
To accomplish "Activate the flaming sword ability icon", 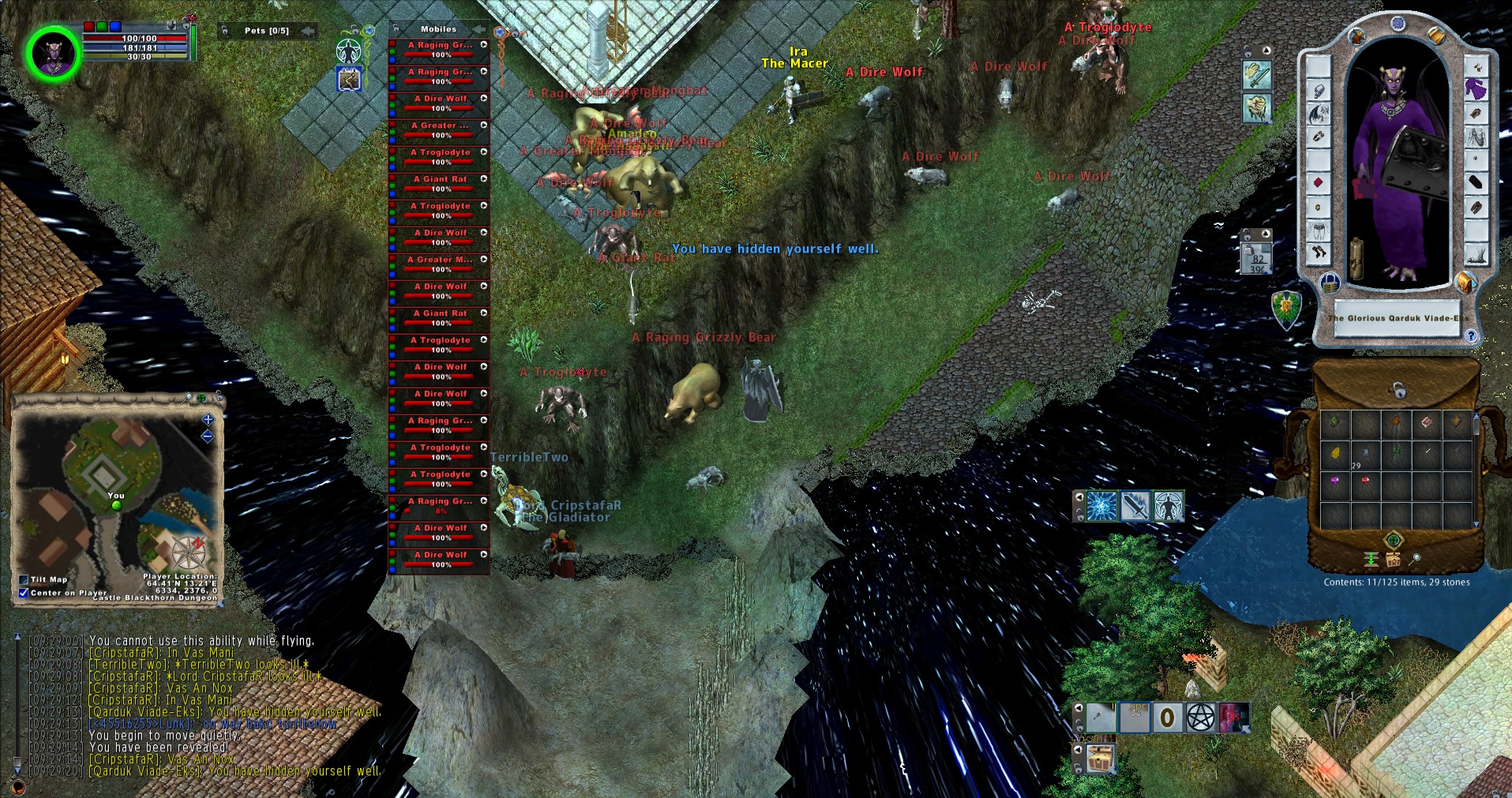I will [x=1135, y=506].
